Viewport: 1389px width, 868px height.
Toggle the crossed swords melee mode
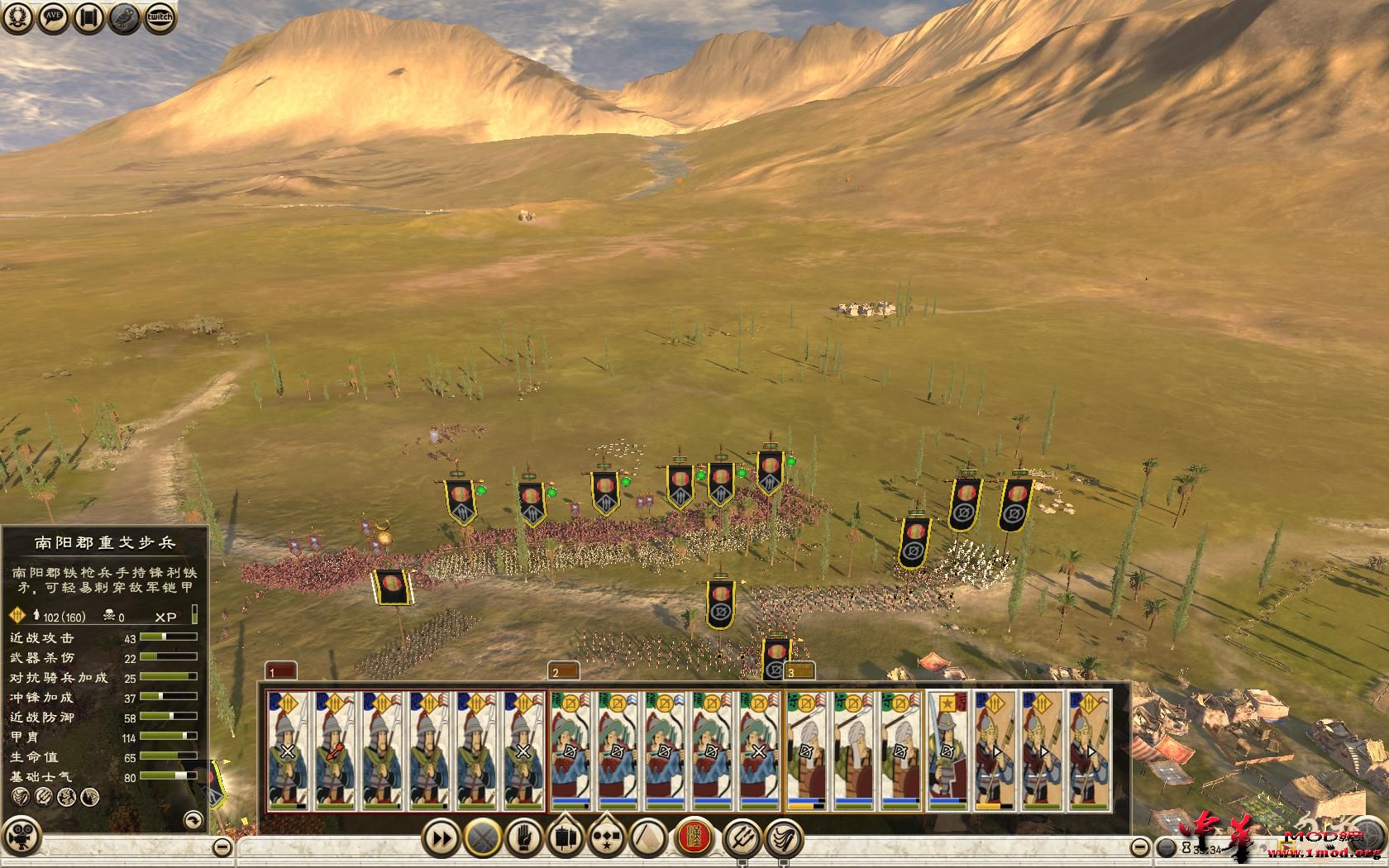point(482,838)
